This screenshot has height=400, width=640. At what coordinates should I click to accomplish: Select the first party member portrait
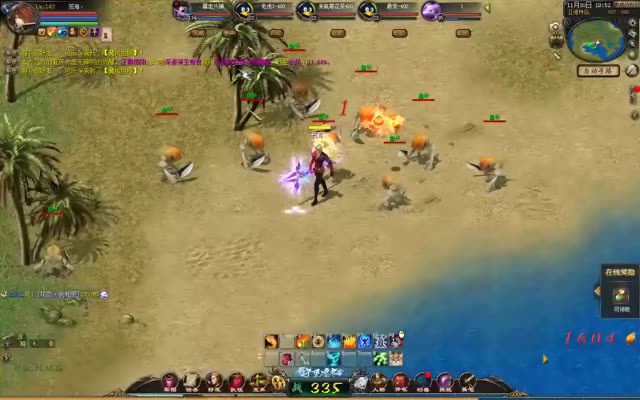point(182,10)
